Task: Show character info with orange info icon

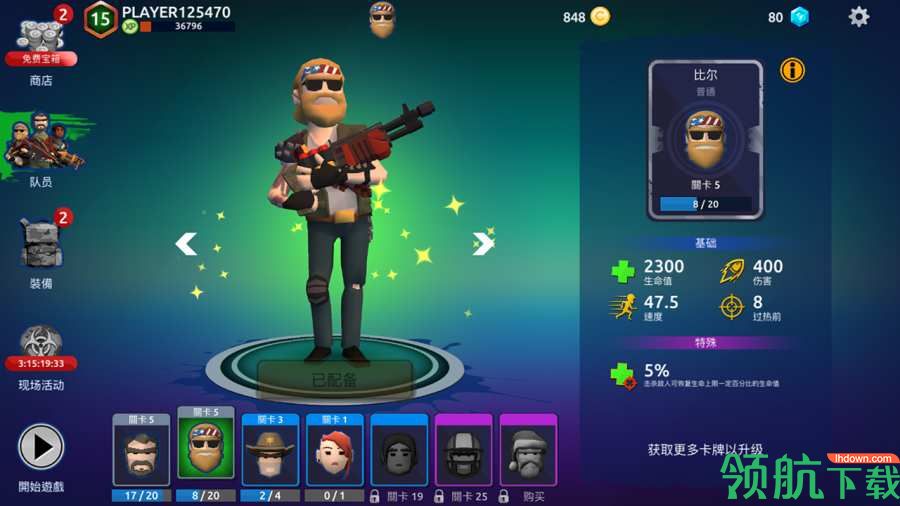Action: tap(792, 70)
